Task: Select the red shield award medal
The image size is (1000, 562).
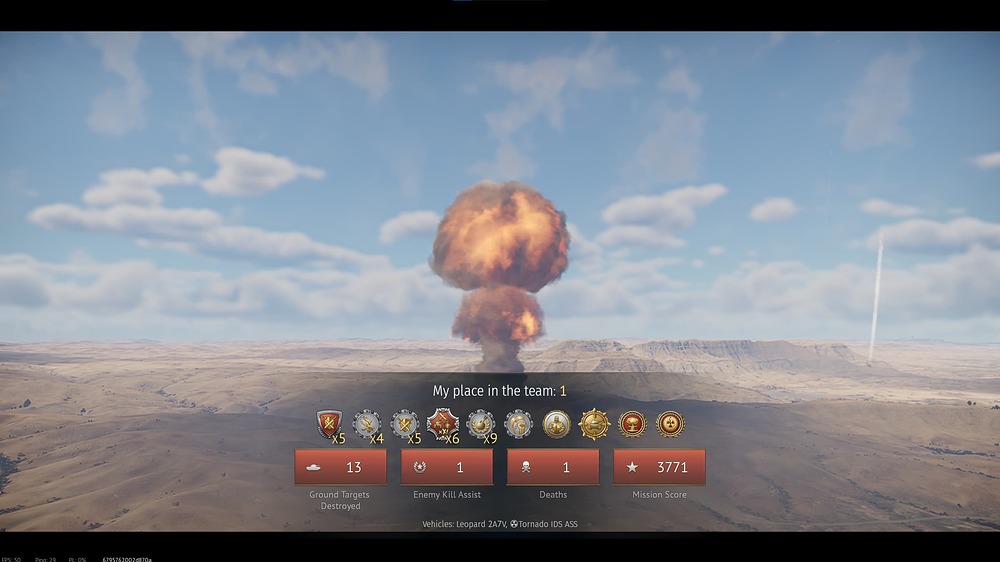Action: tap(329, 424)
